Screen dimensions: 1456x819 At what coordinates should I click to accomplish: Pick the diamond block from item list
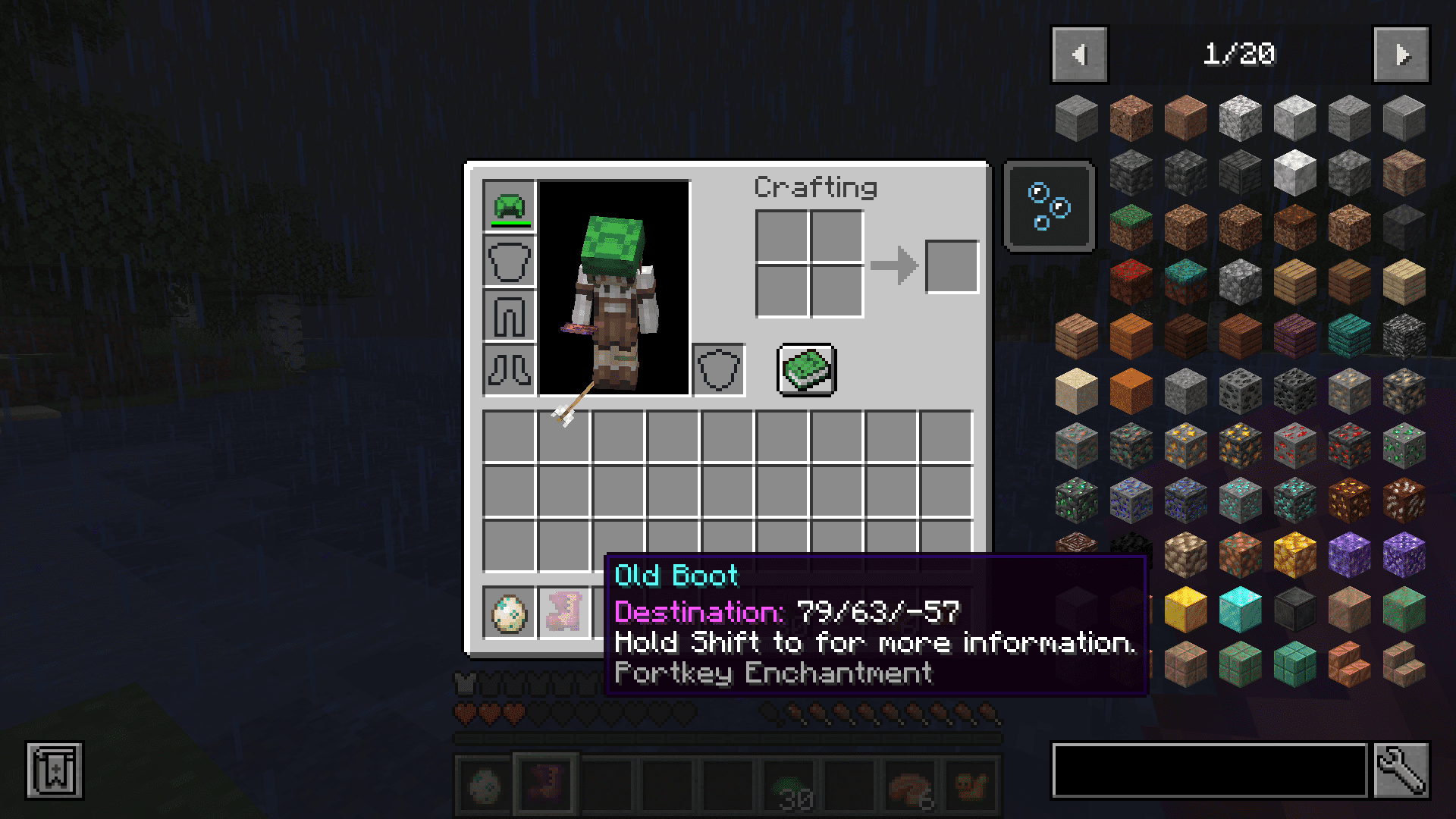[1240, 610]
